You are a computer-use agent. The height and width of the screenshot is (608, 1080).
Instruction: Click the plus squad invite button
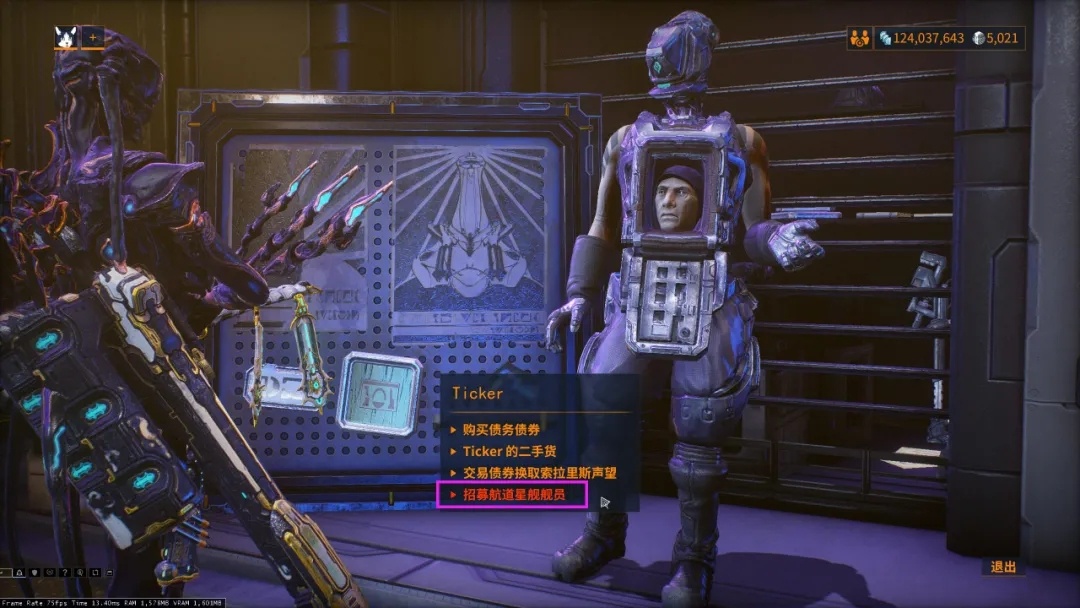pyautogui.click(x=93, y=37)
